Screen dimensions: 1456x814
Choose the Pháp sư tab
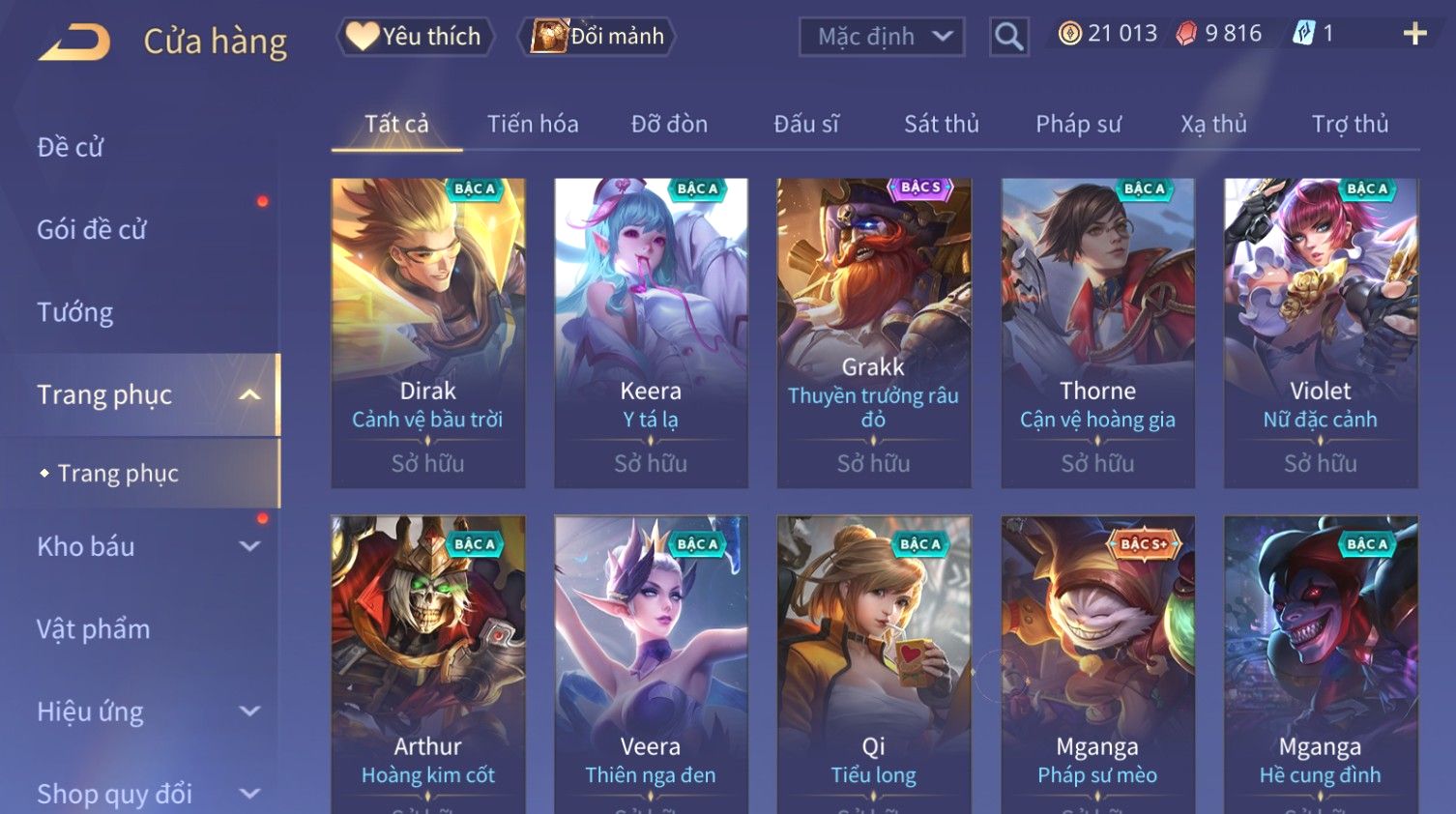tap(1078, 124)
